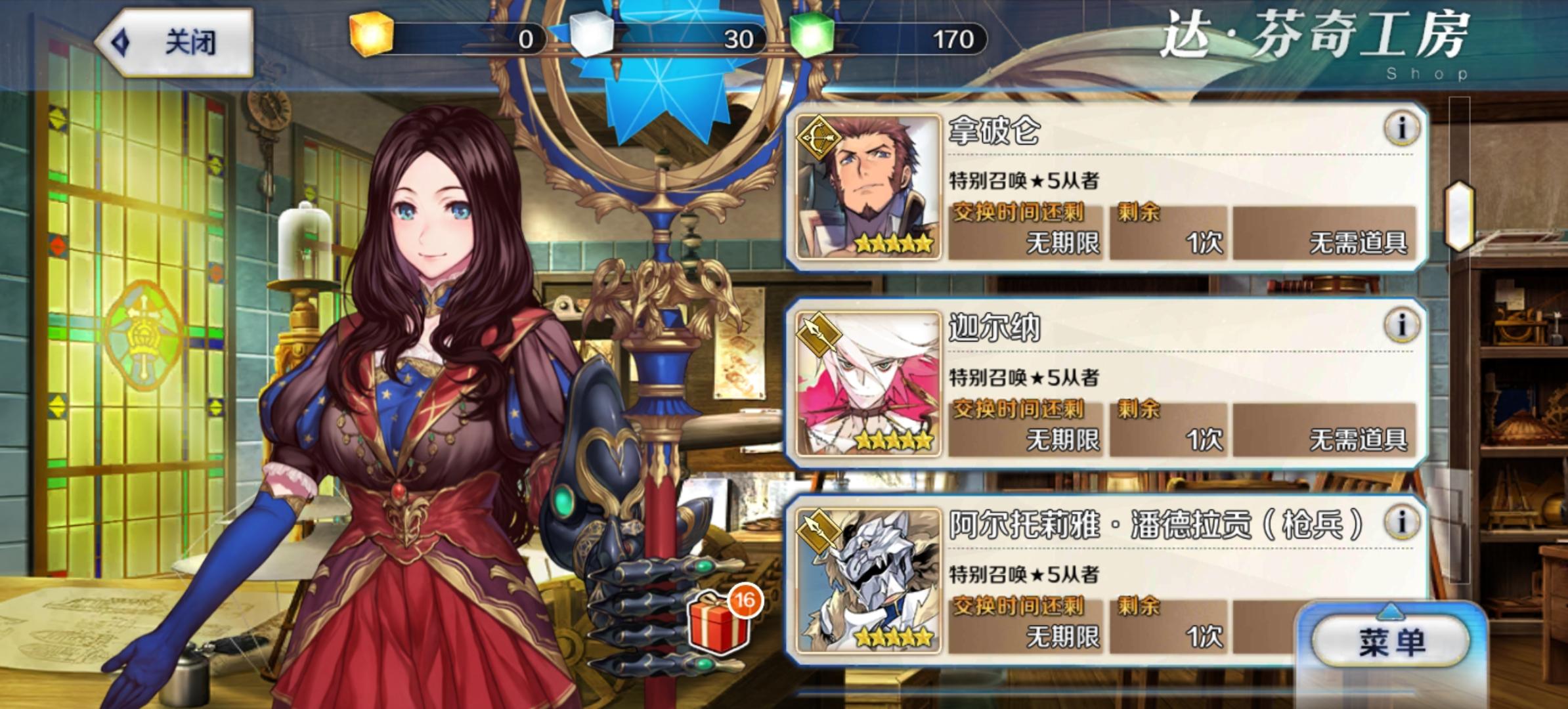Select the Archer class icon on Napoleon's card
The height and width of the screenshot is (709, 1568).
point(818,136)
